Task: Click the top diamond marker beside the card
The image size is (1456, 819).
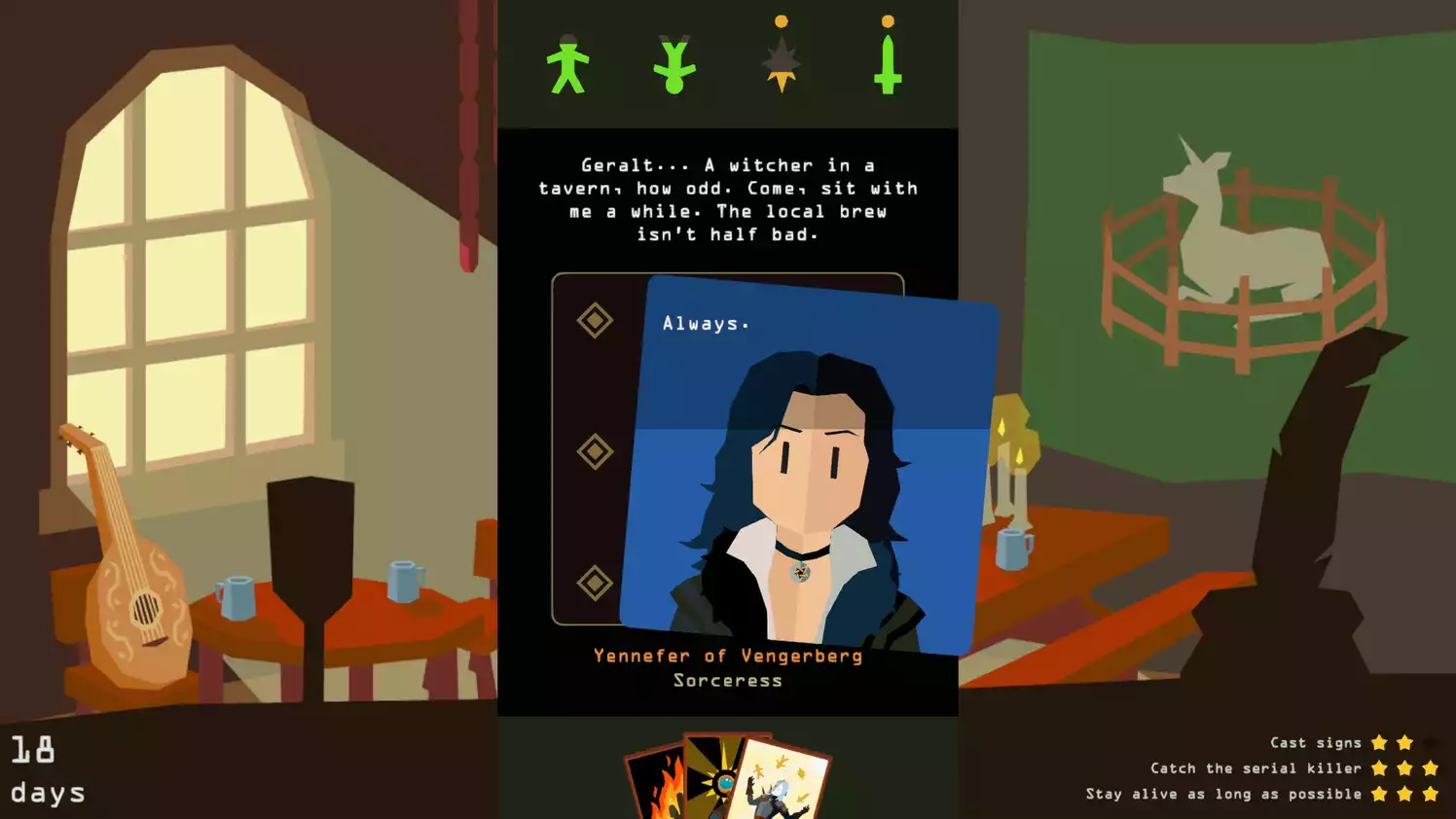Action: 593,320
